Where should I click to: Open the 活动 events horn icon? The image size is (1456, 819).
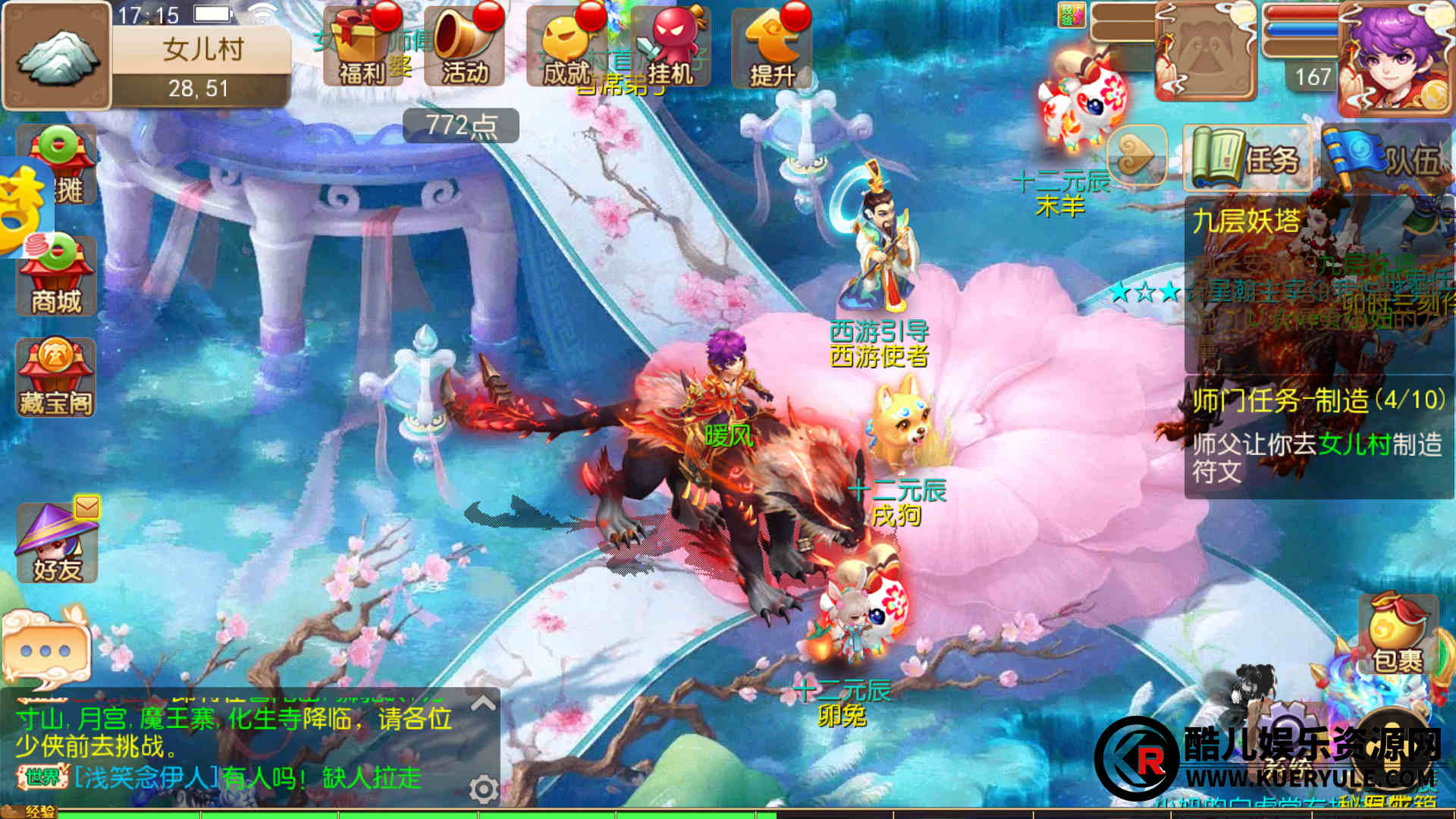coord(464,47)
